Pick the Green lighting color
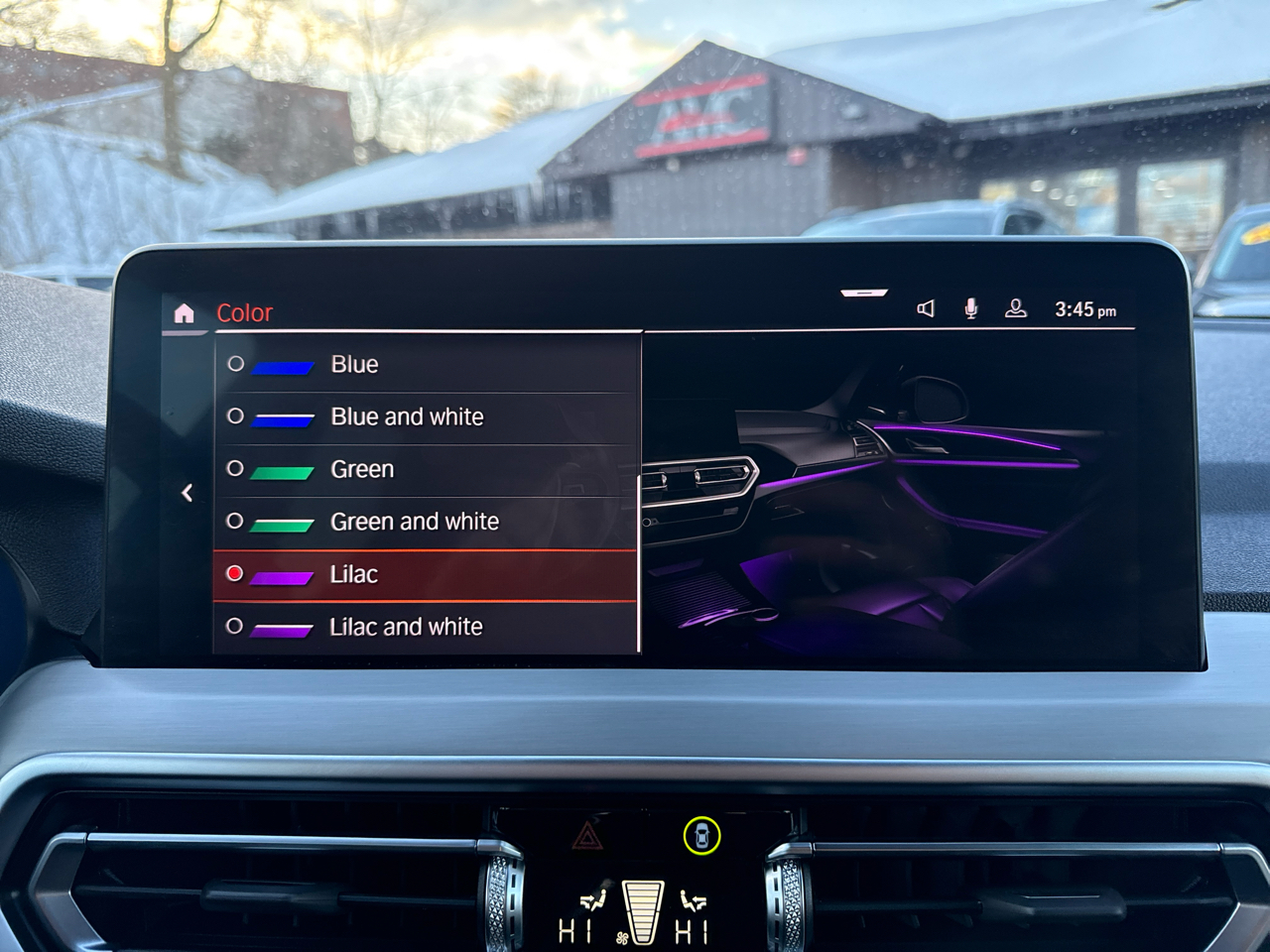 pyautogui.click(x=362, y=469)
